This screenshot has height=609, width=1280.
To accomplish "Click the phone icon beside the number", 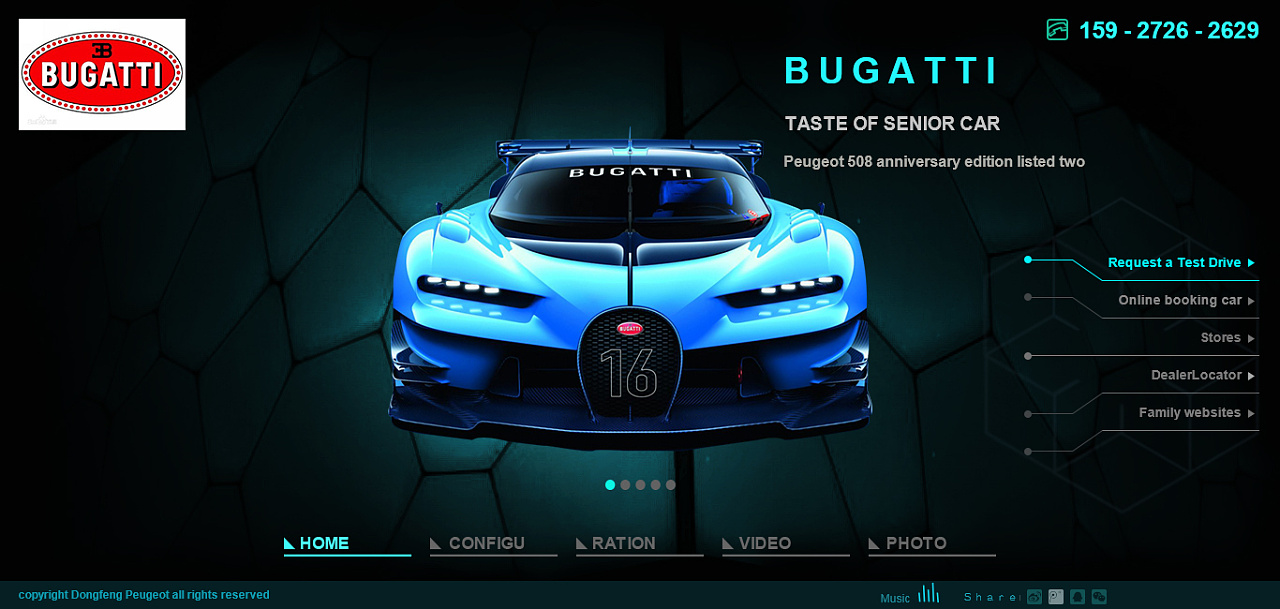I will pyautogui.click(x=1057, y=30).
